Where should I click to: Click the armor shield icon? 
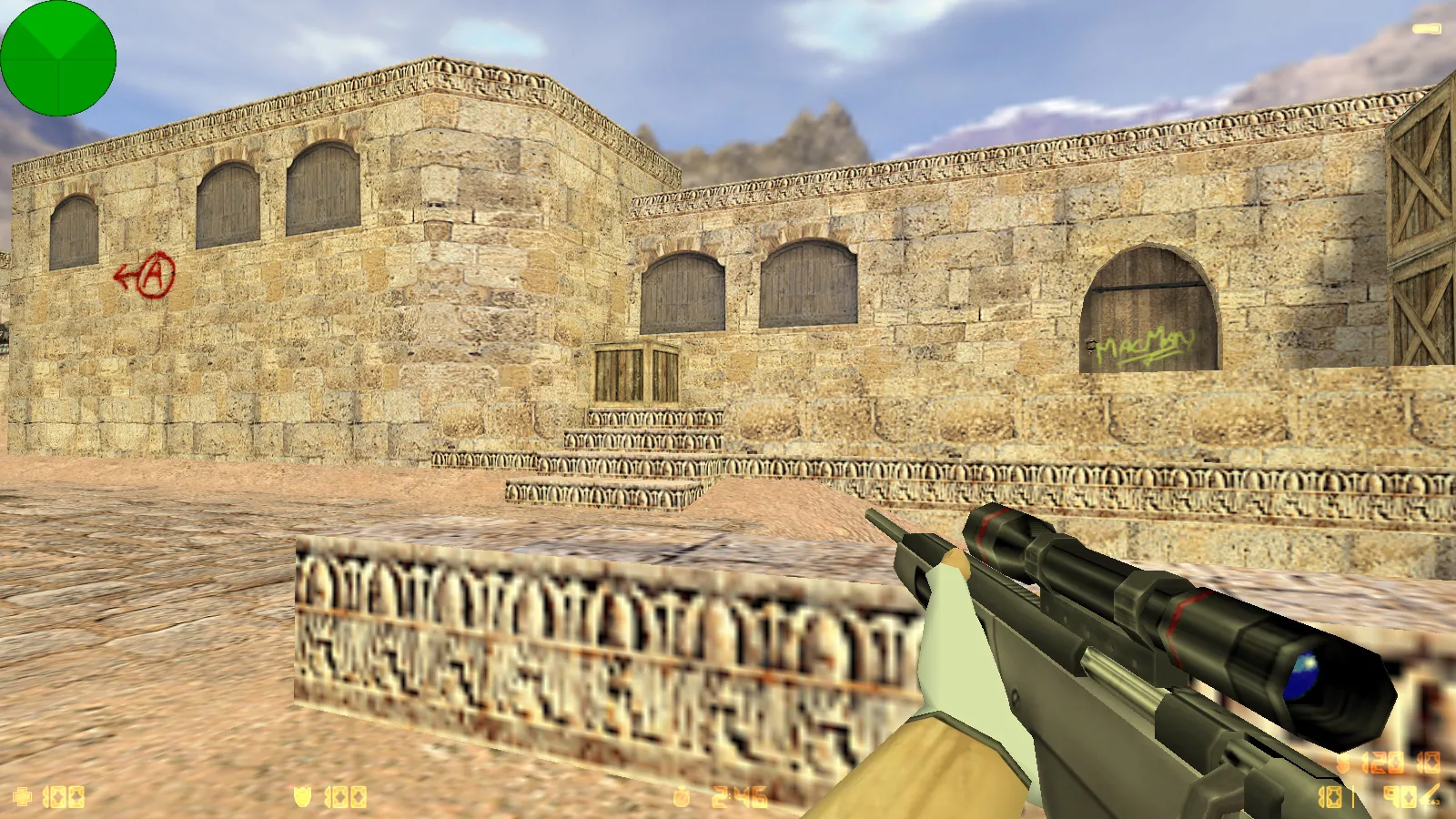pos(301,798)
